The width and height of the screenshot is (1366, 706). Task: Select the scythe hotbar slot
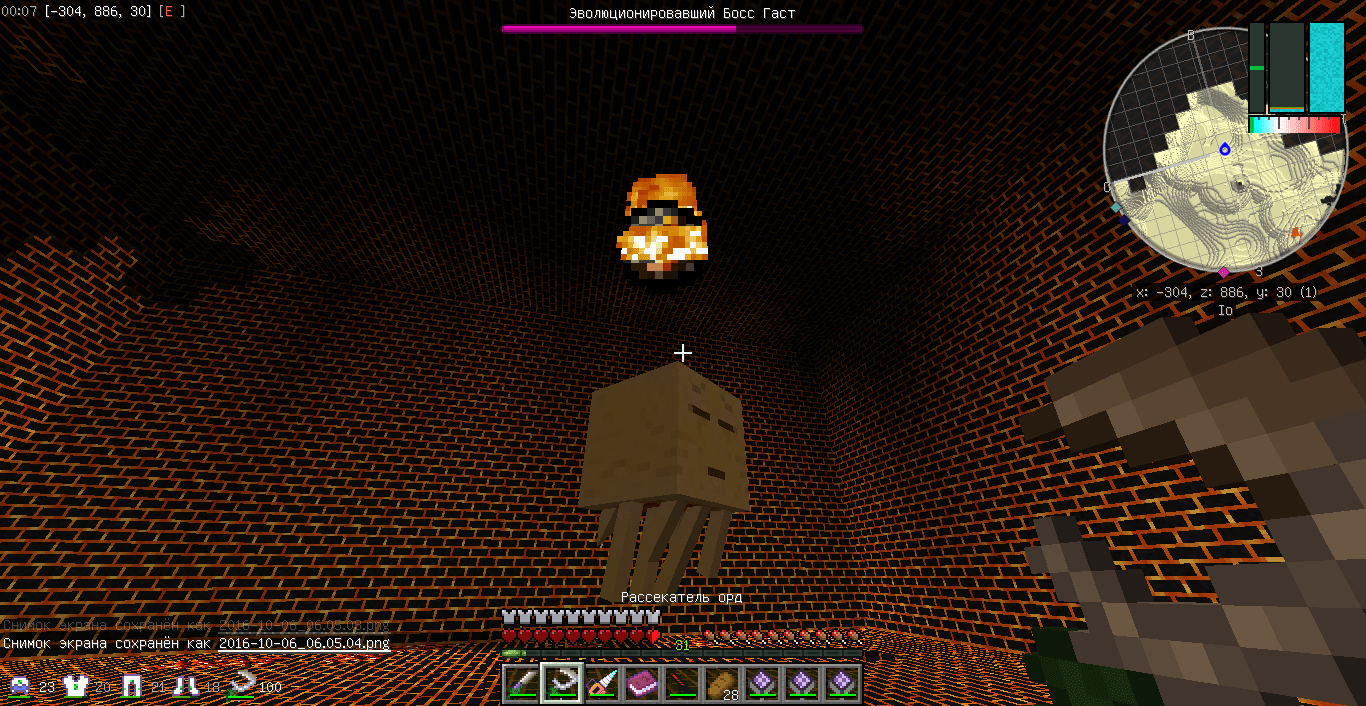point(561,684)
